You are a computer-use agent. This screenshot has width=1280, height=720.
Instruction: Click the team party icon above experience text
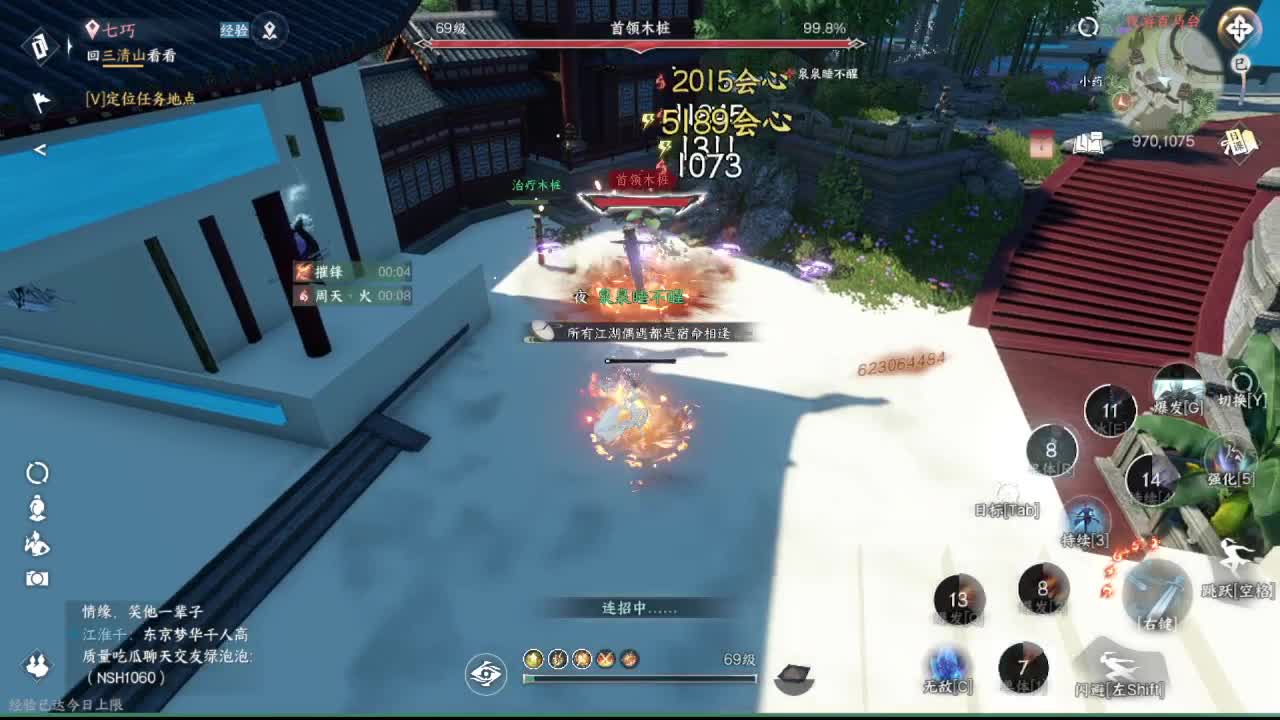pyautogui.click(x=36, y=666)
